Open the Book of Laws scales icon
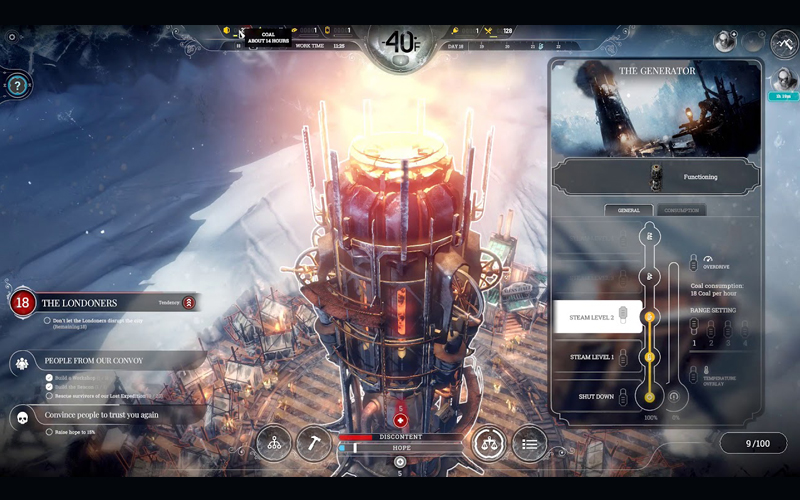Viewport: 800px width, 500px height. click(x=489, y=444)
